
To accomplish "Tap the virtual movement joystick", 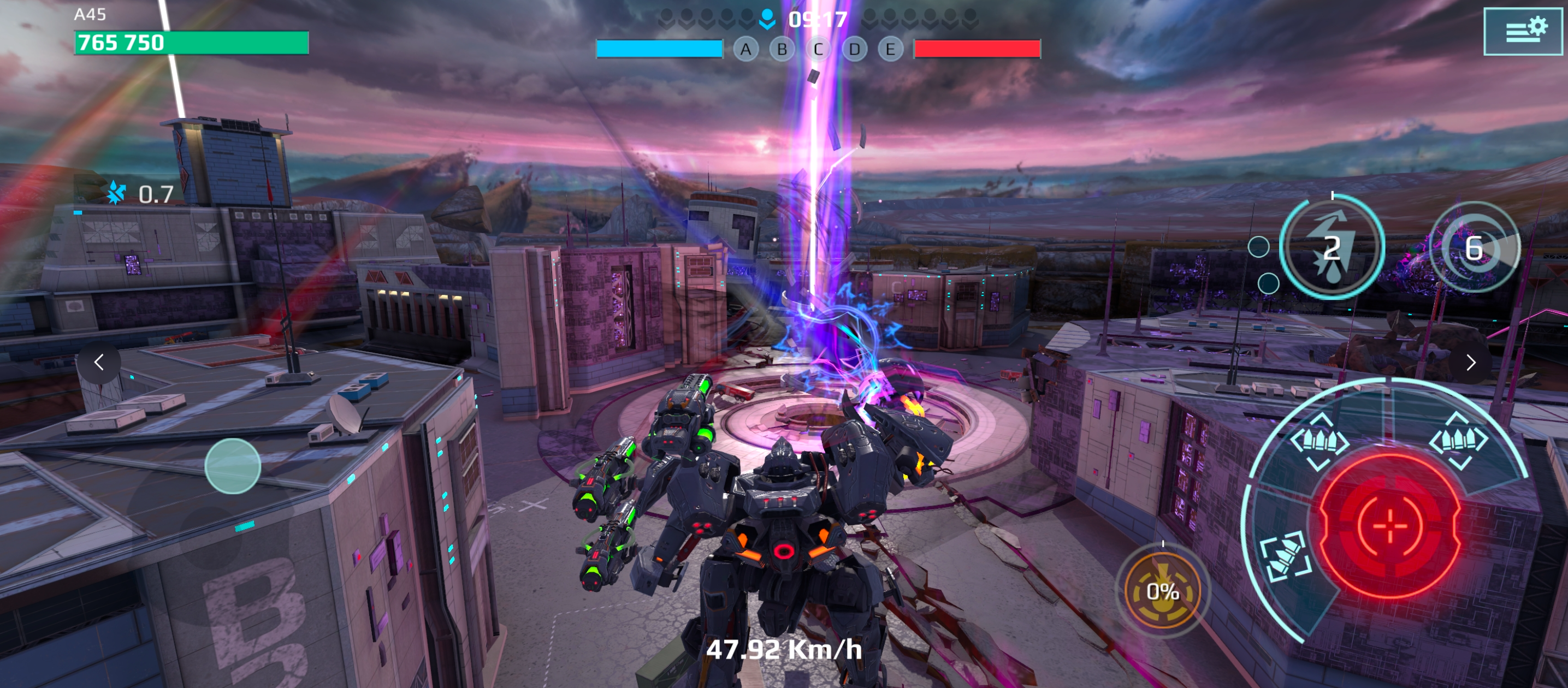I will tap(233, 466).
